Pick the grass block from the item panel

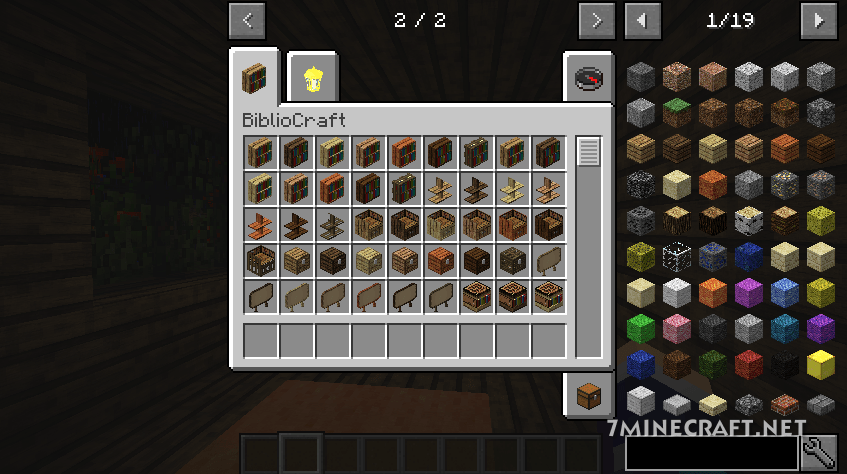tap(677, 111)
